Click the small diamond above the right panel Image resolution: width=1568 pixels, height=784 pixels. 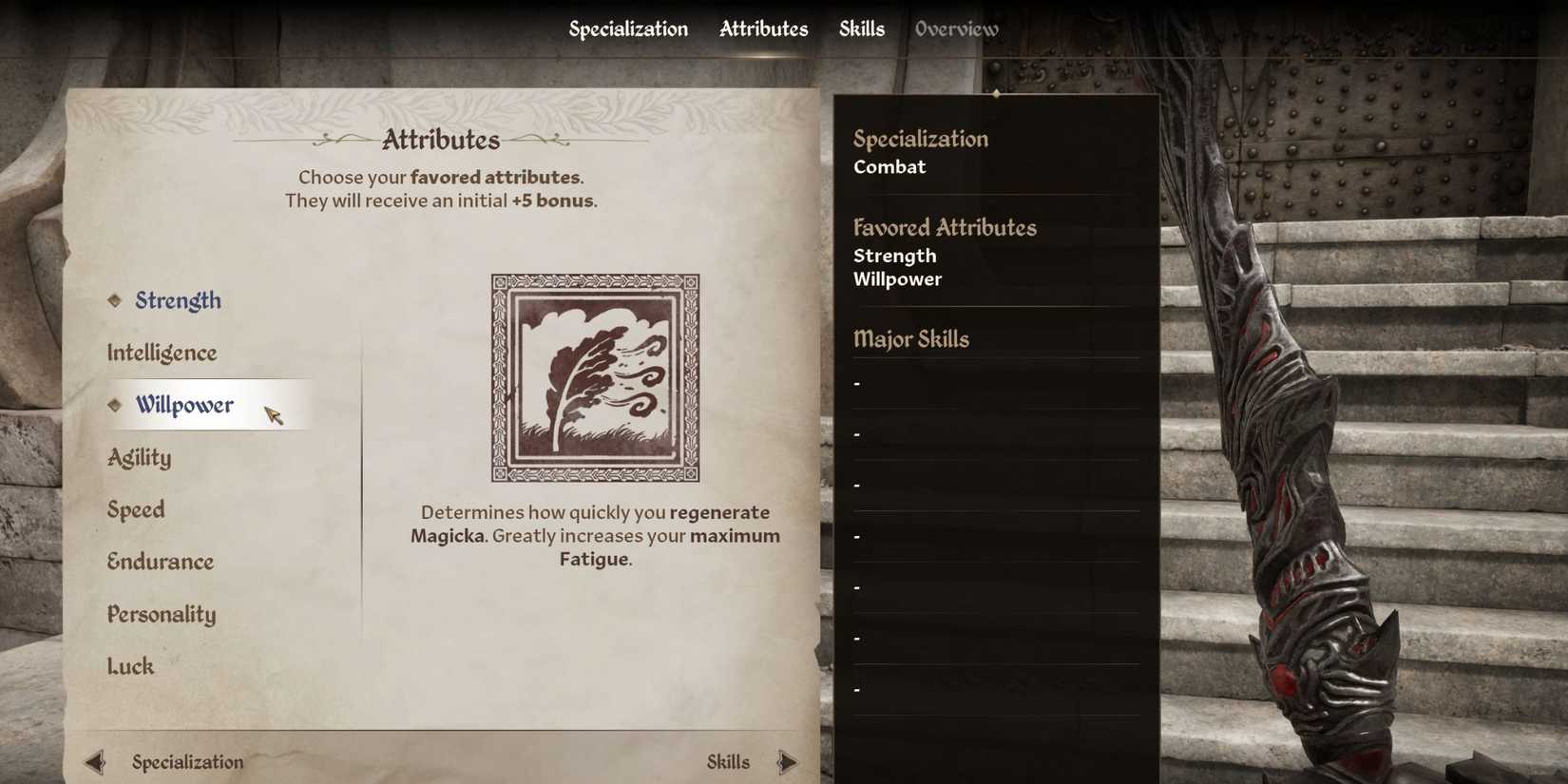click(995, 94)
